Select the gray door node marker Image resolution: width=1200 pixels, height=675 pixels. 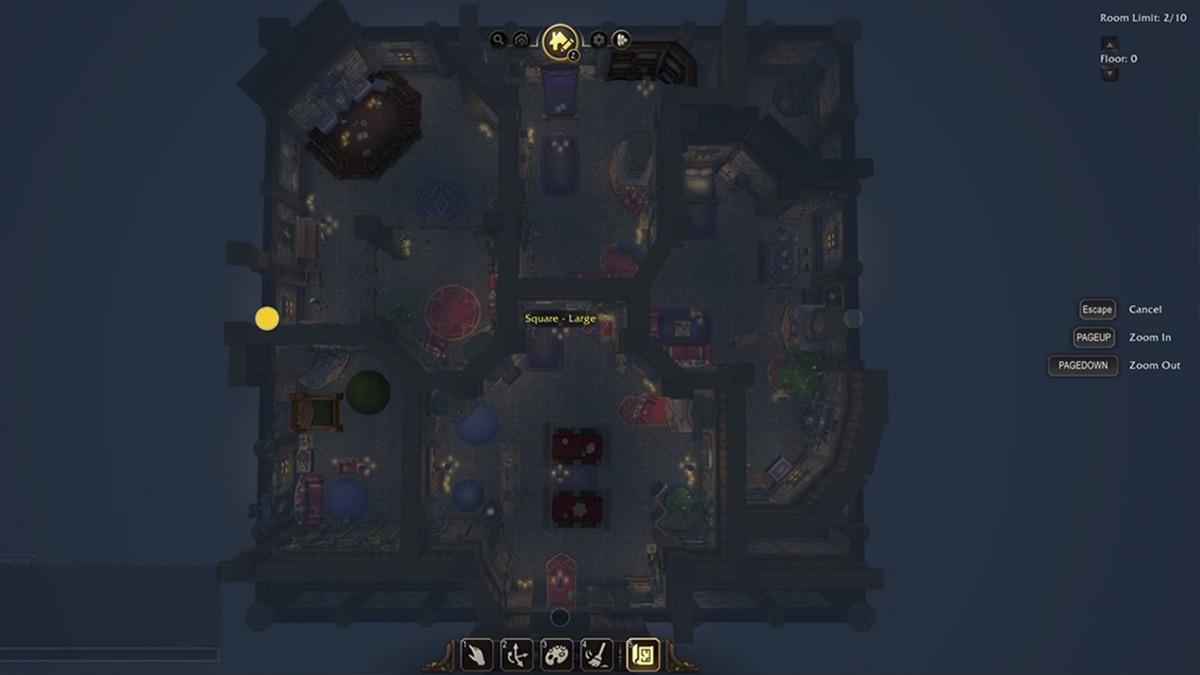[853, 318]
